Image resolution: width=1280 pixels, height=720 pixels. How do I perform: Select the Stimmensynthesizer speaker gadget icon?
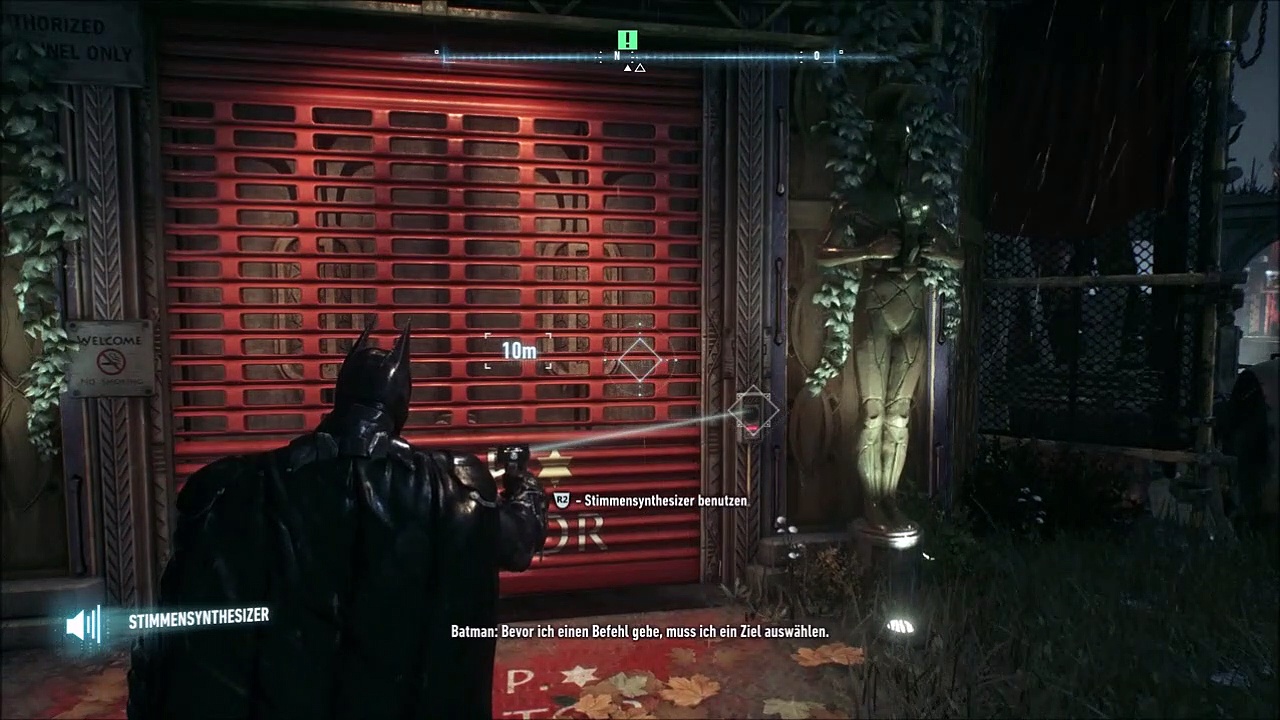click(x=82, y=625)
